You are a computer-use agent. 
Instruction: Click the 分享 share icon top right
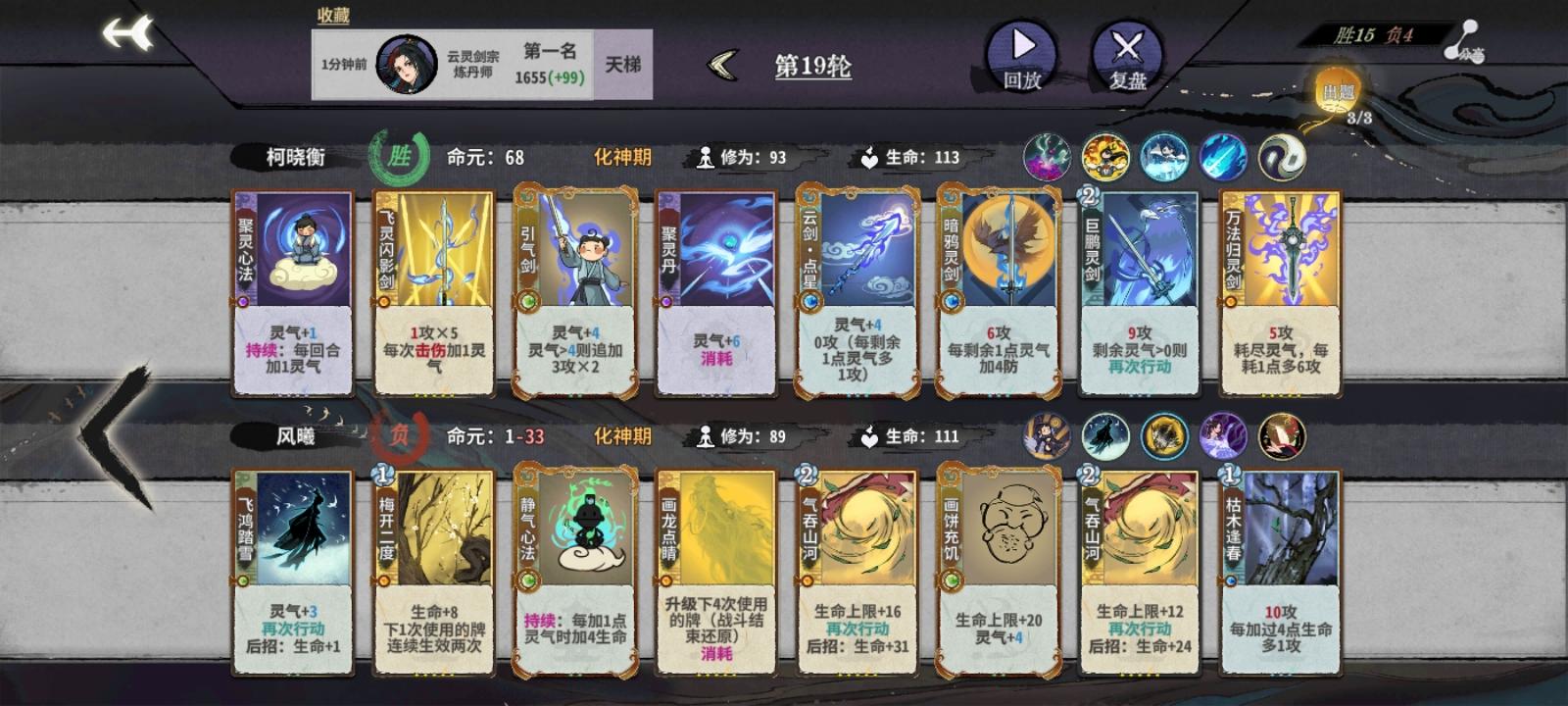[1464, 39]
